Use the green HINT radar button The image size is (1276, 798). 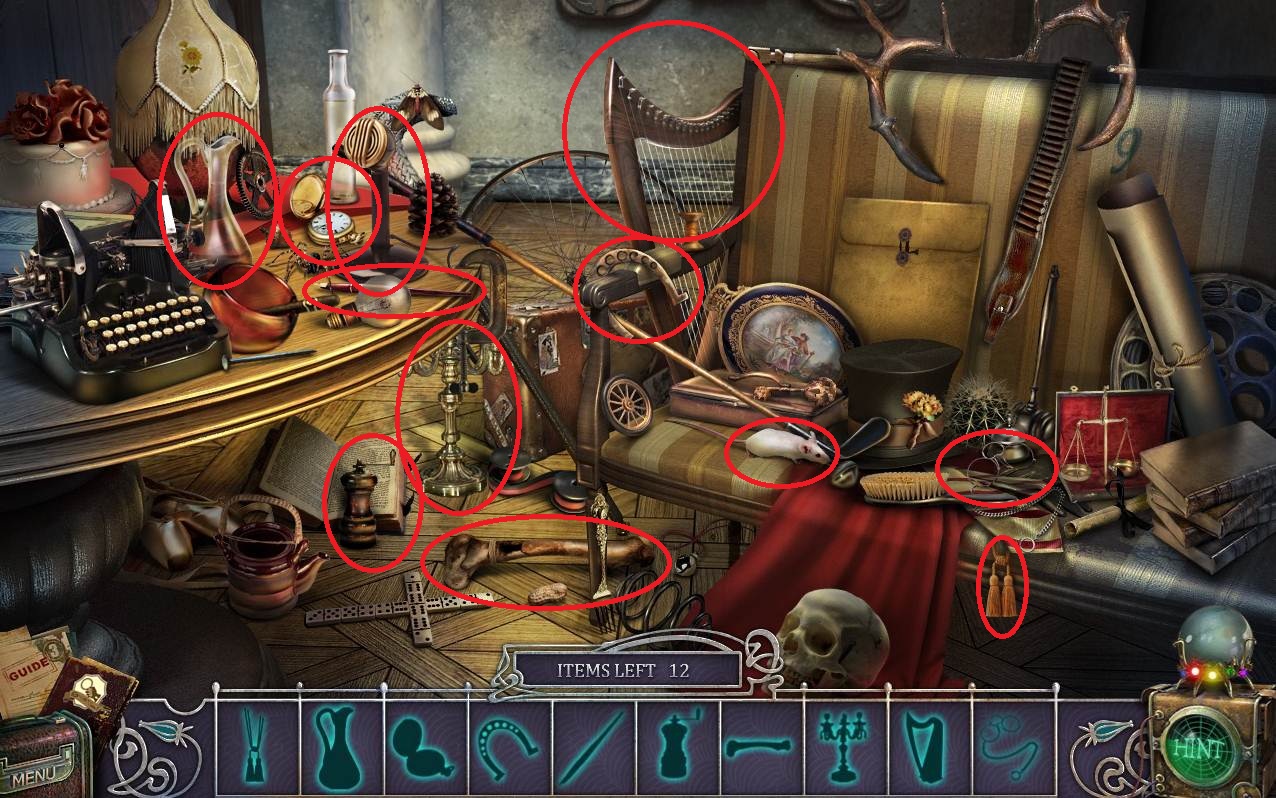(x=1196, y=746)
